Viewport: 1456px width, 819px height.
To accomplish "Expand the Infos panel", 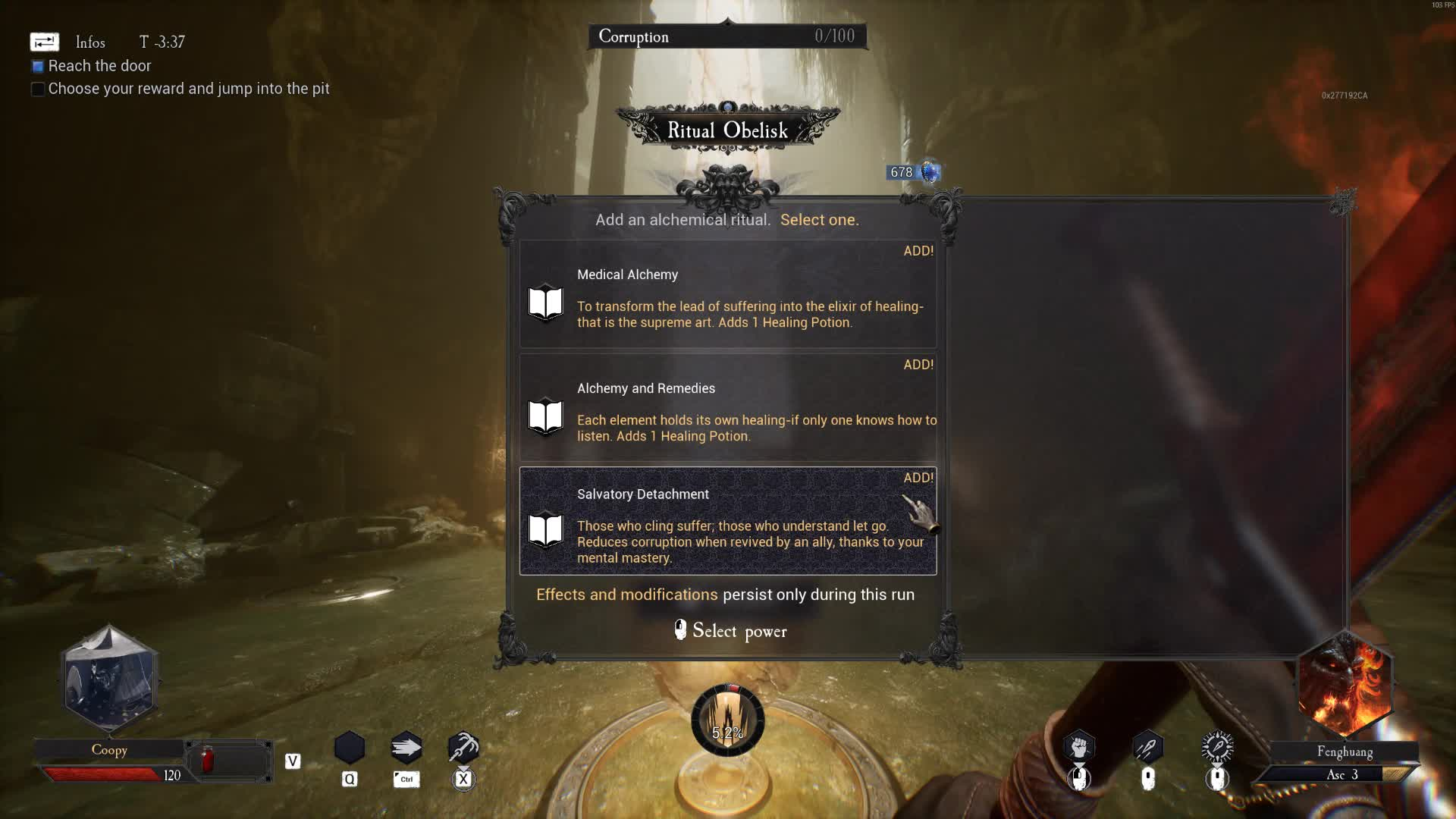I will [x=43, y=42].
